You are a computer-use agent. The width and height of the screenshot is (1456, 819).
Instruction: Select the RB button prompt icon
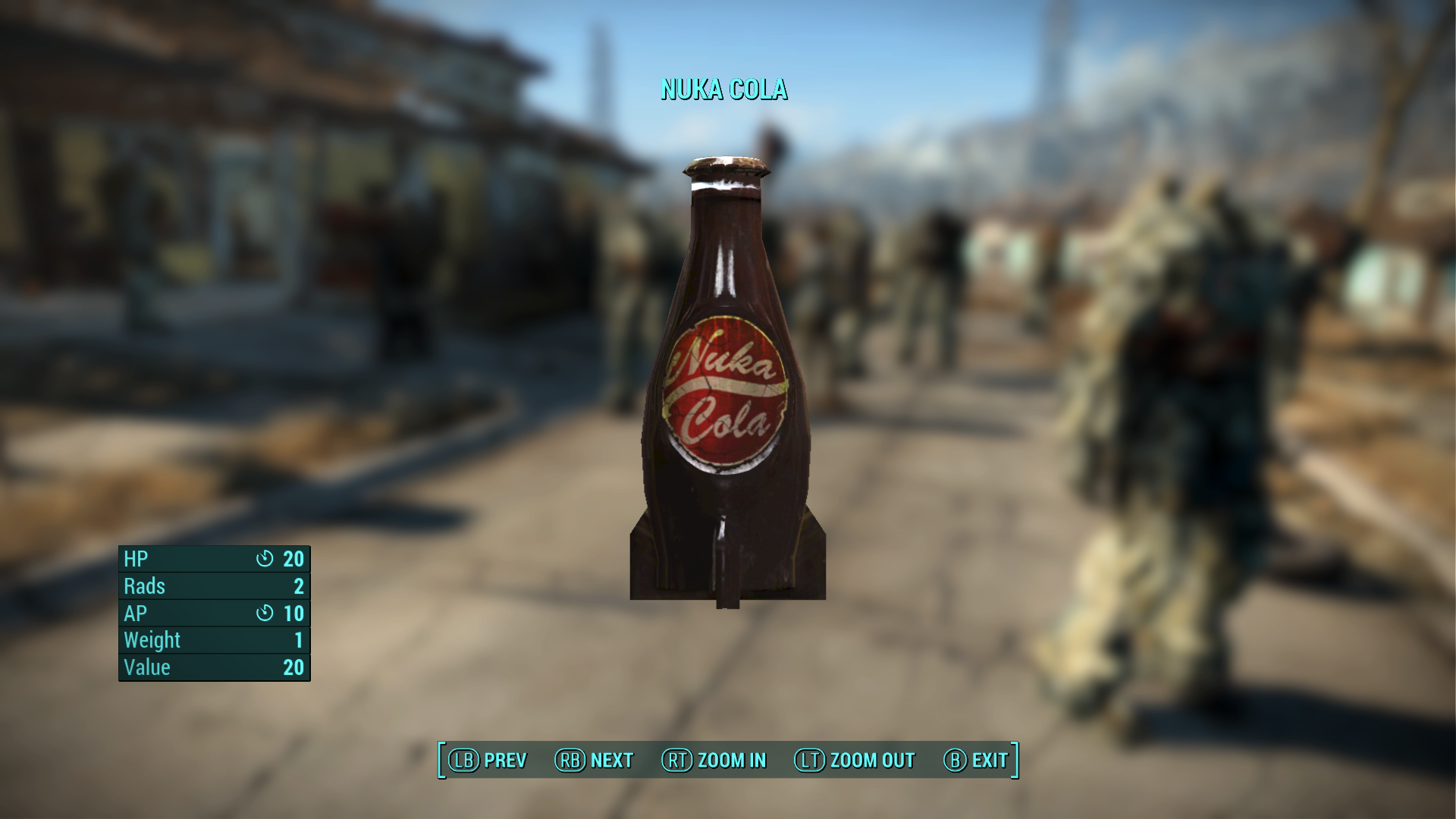click(573, 761)
